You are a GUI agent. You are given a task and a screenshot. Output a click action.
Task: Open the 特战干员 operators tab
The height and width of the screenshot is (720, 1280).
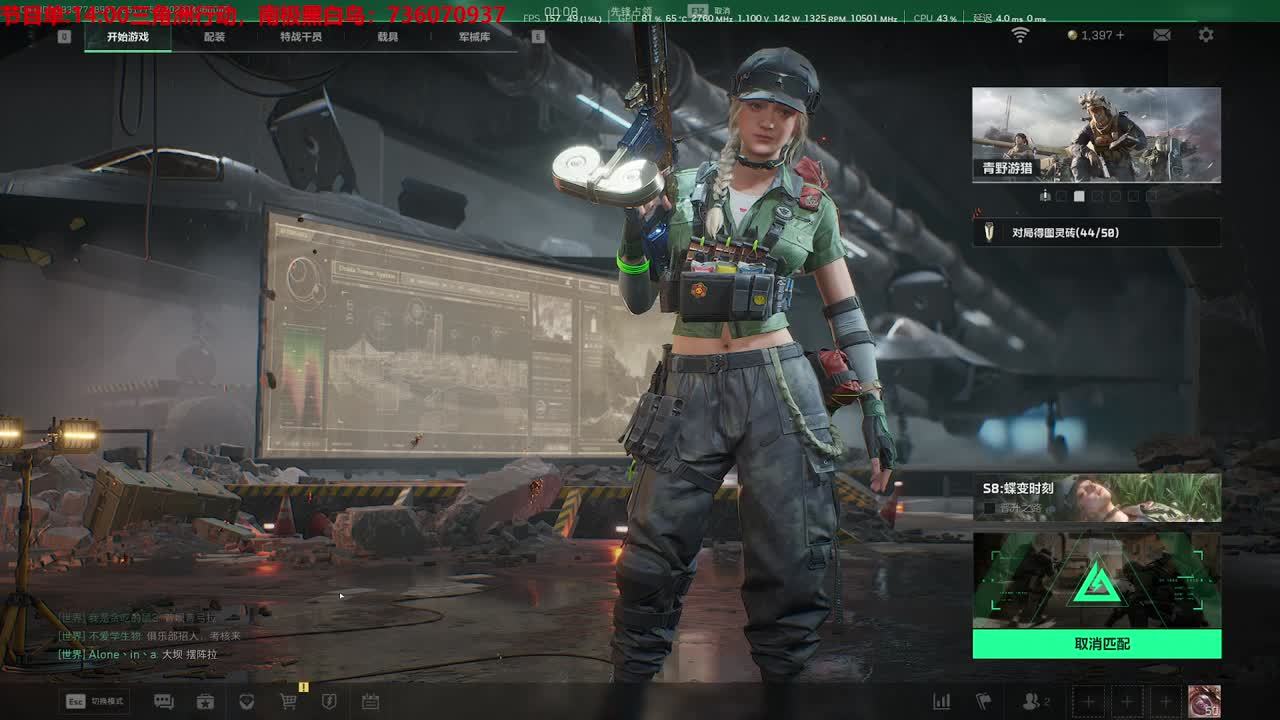click(301, 37)
